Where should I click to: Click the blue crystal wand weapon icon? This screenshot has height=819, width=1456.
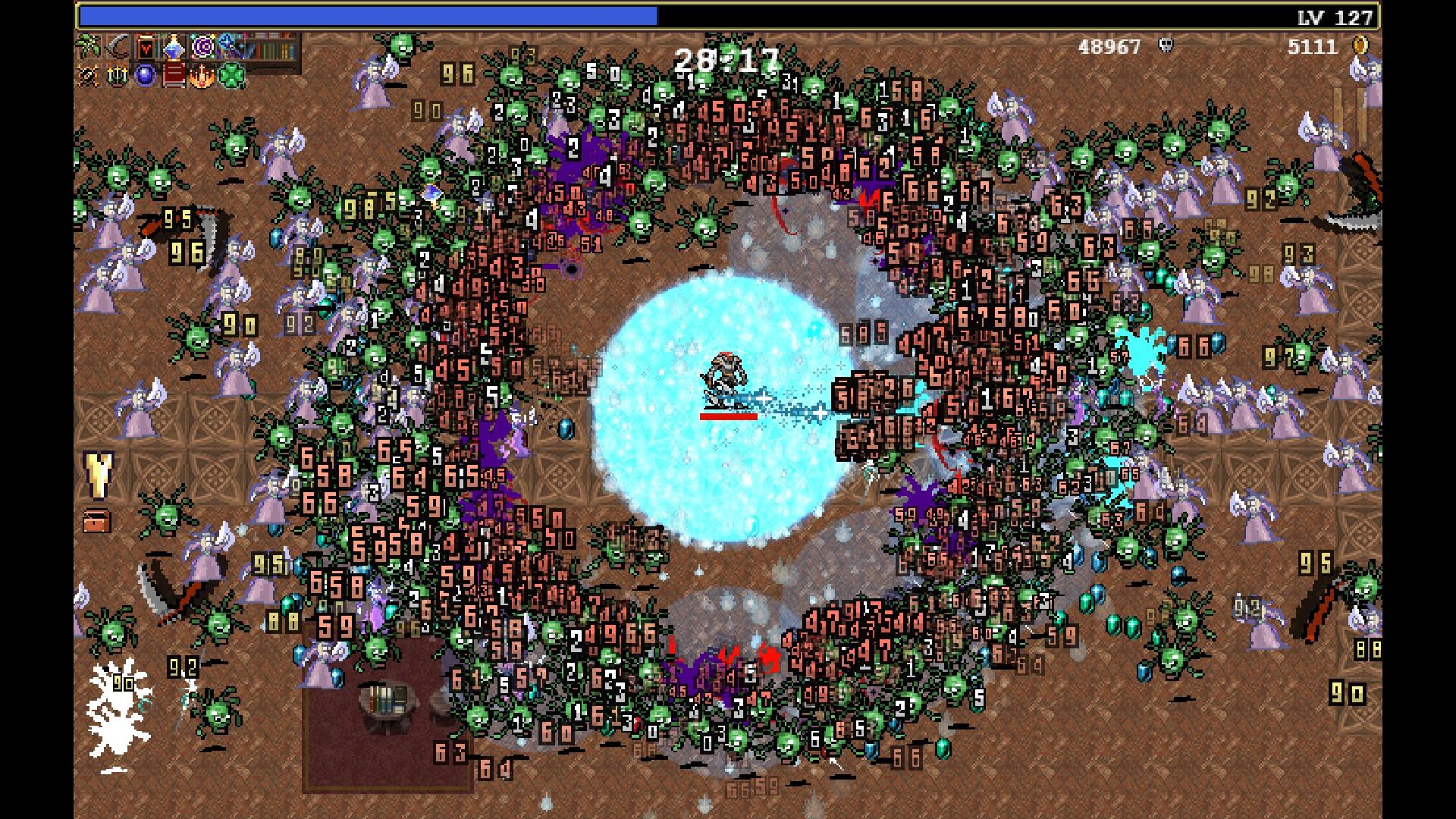174,48
